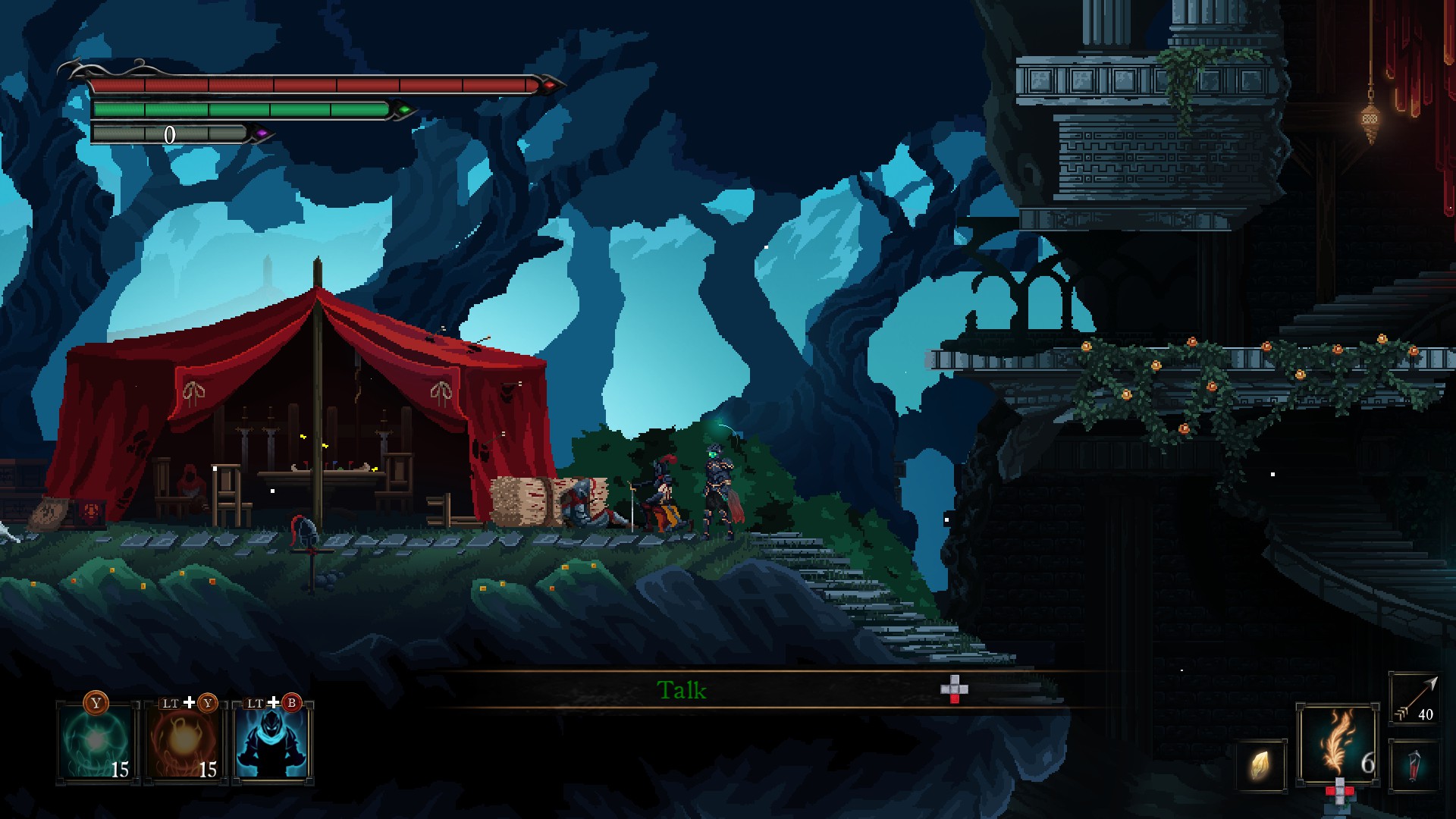Select the Talk interaction prompt
The width and height of the screenshot is (1456, 819).
[682, 690]
